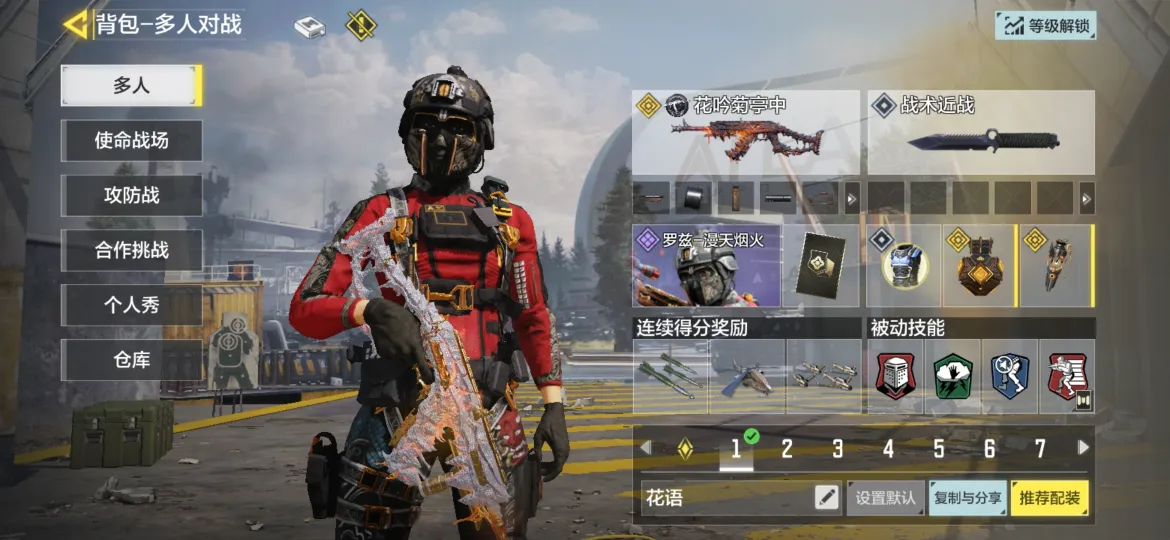This screenshot has width=1170, height=540.
Task: Switch to the 使命战场 tab
Action: point(131,141)
